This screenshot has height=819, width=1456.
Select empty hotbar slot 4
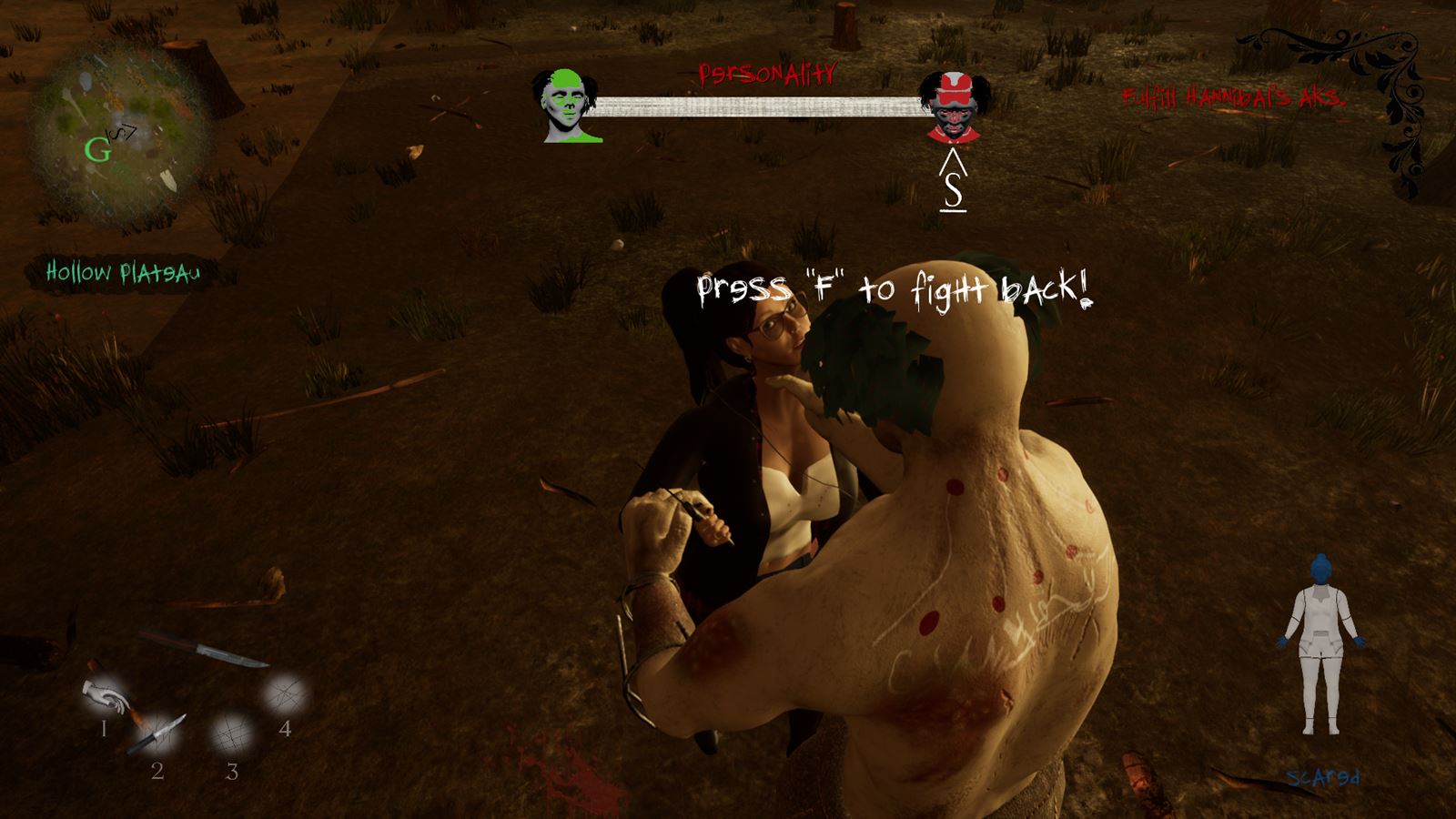(285, 696)
